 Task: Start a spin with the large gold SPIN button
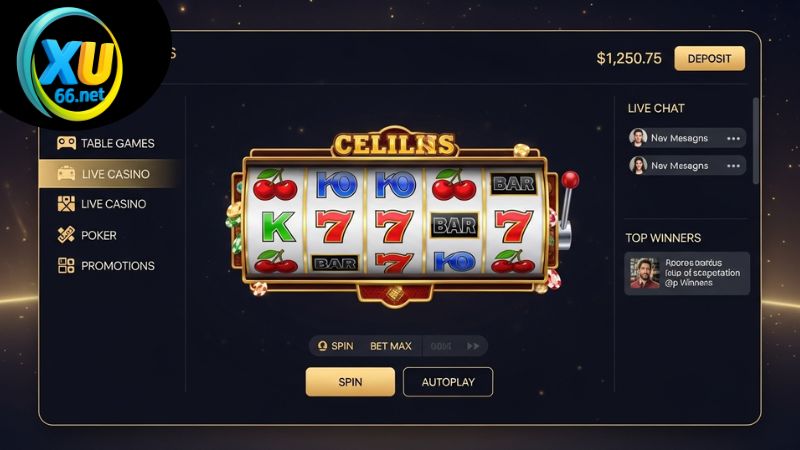point(350,382)
